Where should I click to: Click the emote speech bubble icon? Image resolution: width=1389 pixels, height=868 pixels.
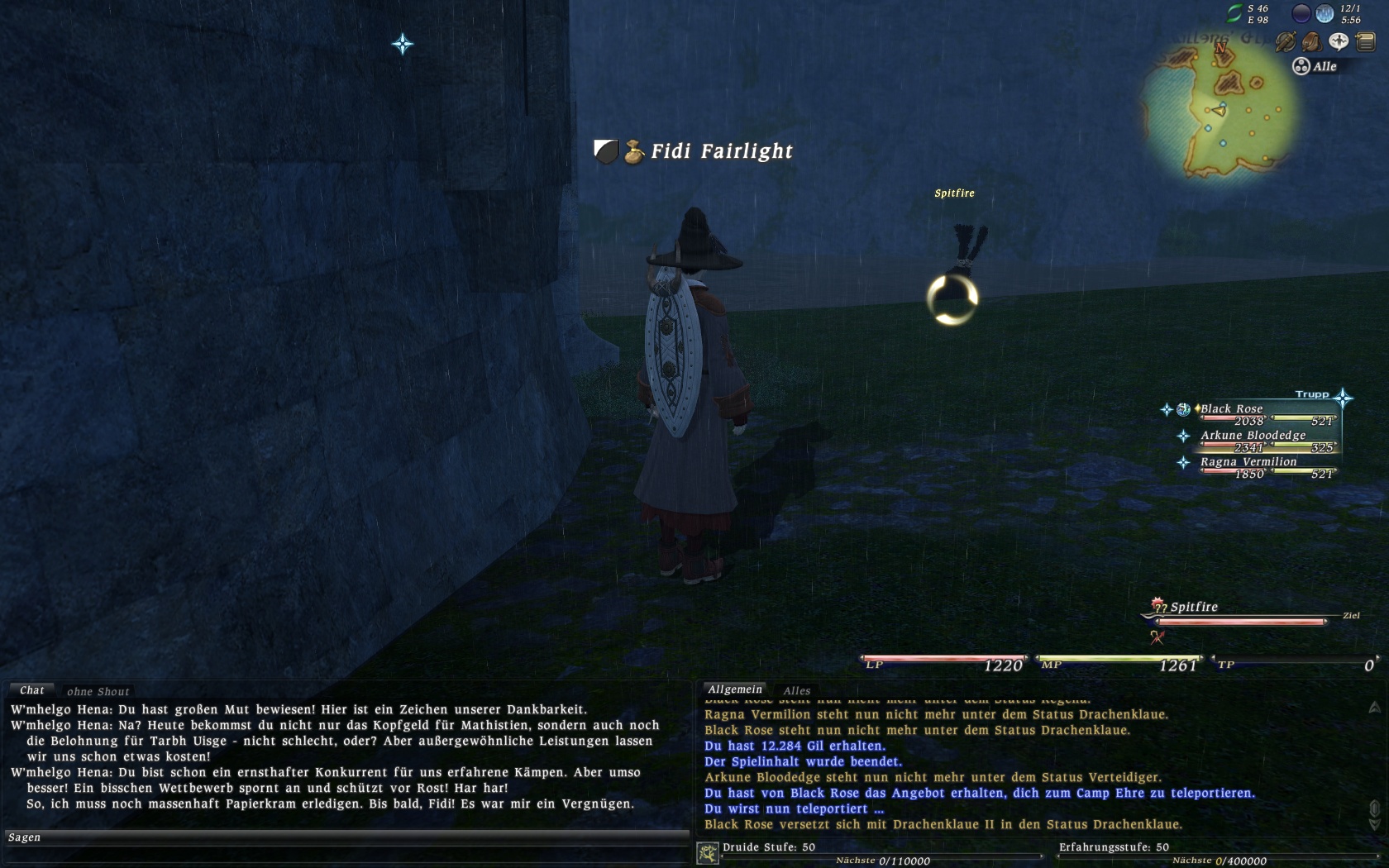pyautogui.click(x=1339, y=41)
